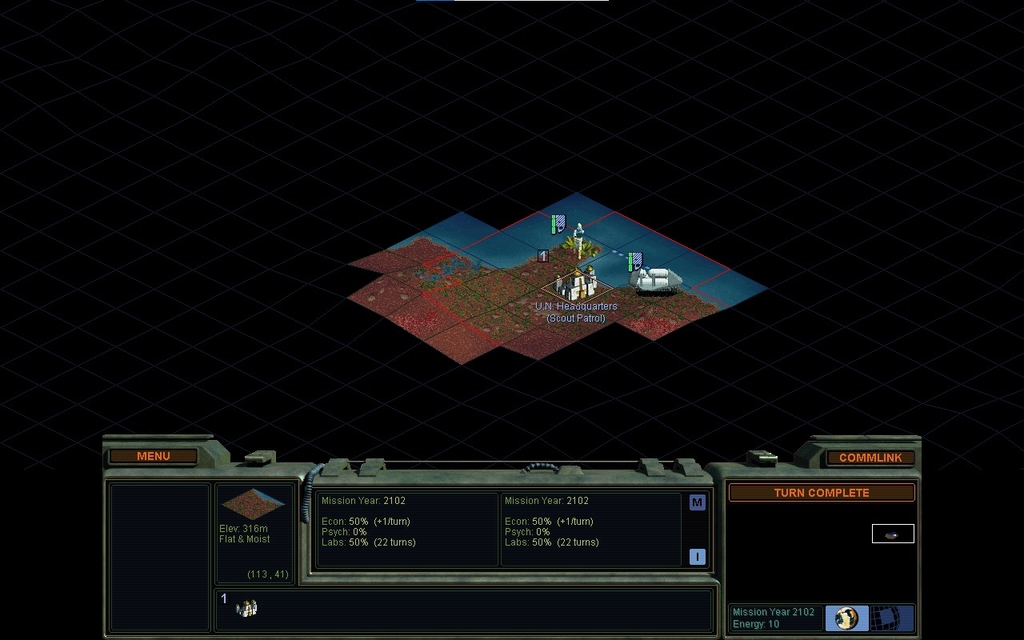The width and height of the screenshot is (1024, 640).
Task: Select the unit icon in the stack list
Action: click(x=246, y=608)
